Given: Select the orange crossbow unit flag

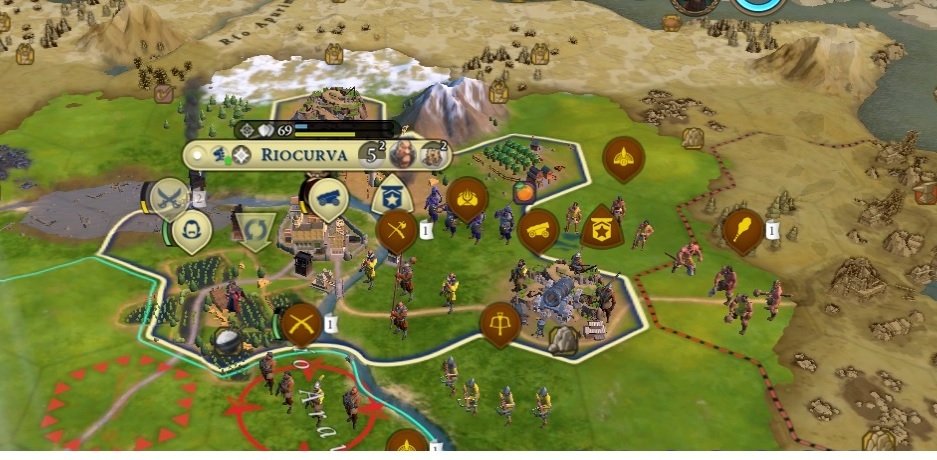Looking at the screenshot, I should [498, 322].
